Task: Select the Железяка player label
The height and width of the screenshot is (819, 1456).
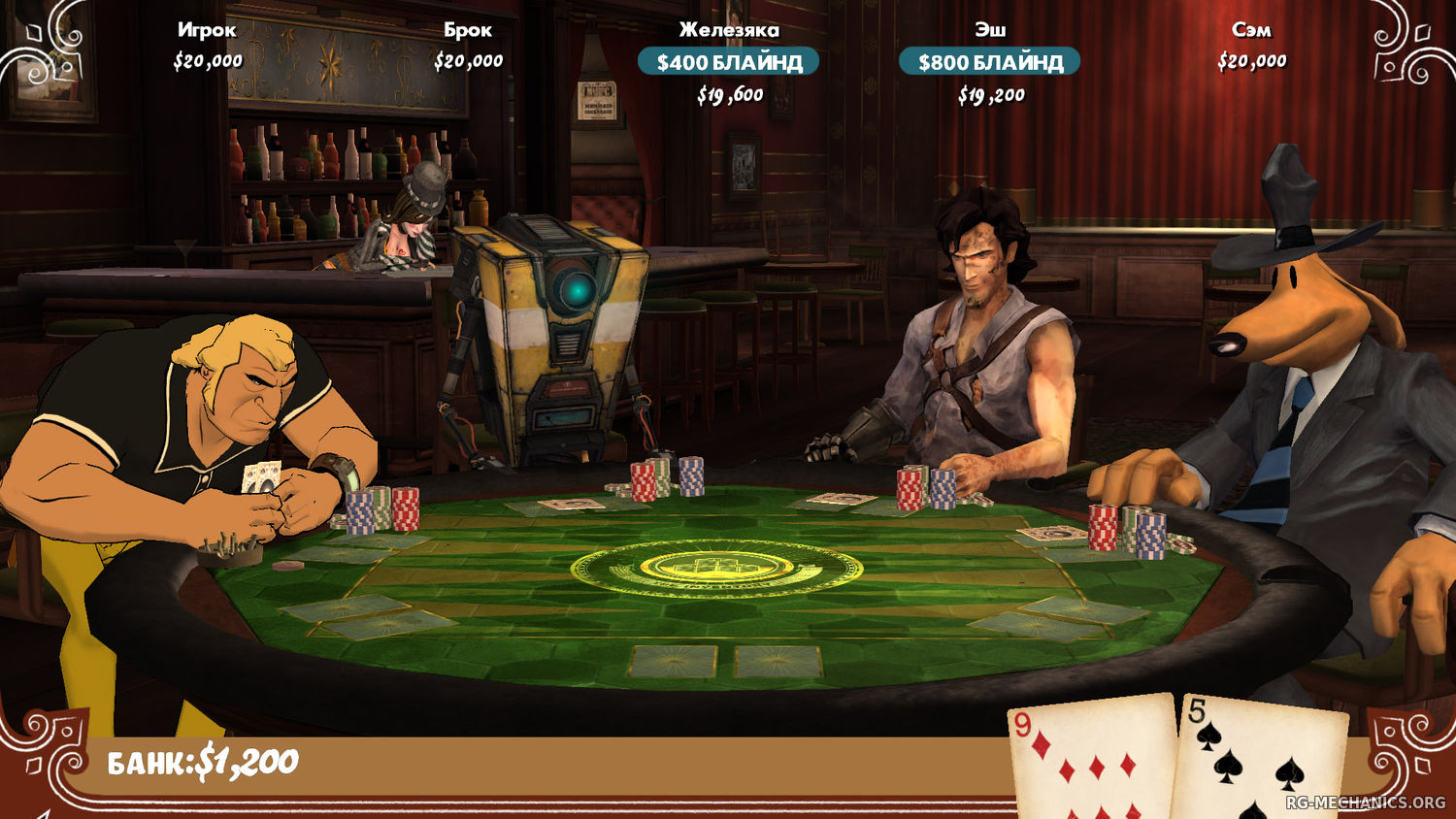Action: click(x=729, y=30)
